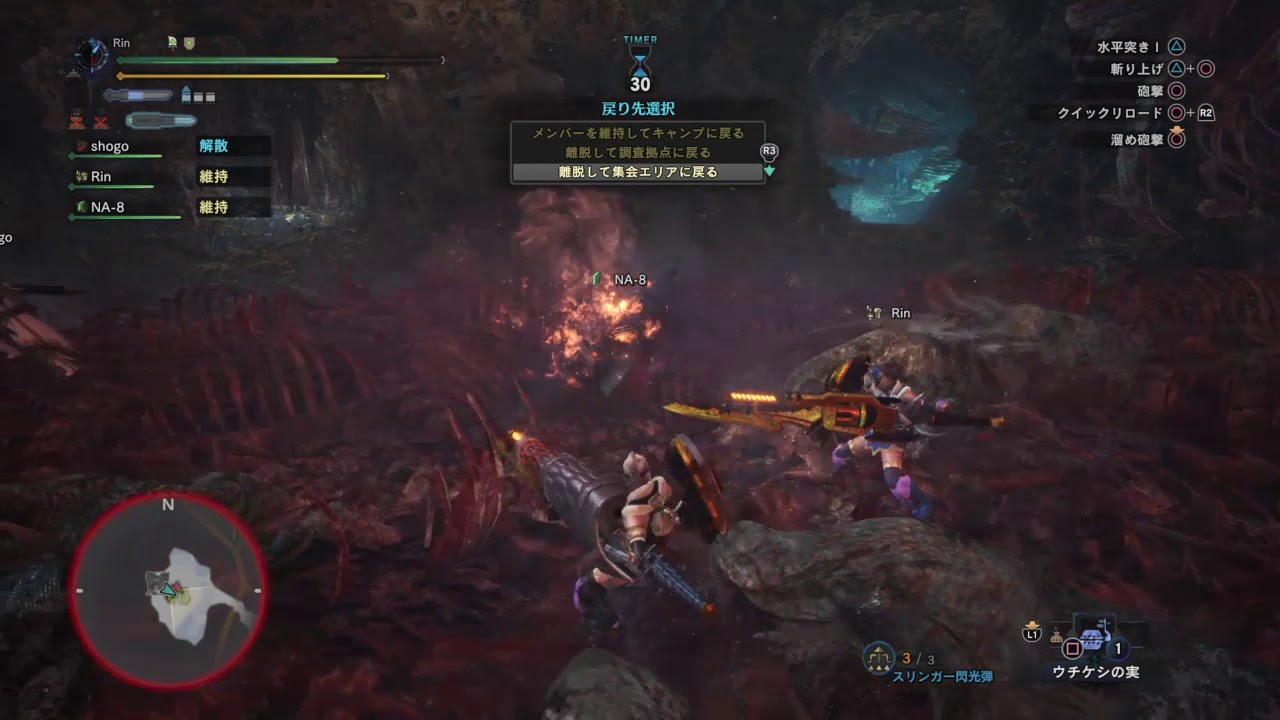Choose 離脱して調査拠点に戻る option

tap(637, 152)
